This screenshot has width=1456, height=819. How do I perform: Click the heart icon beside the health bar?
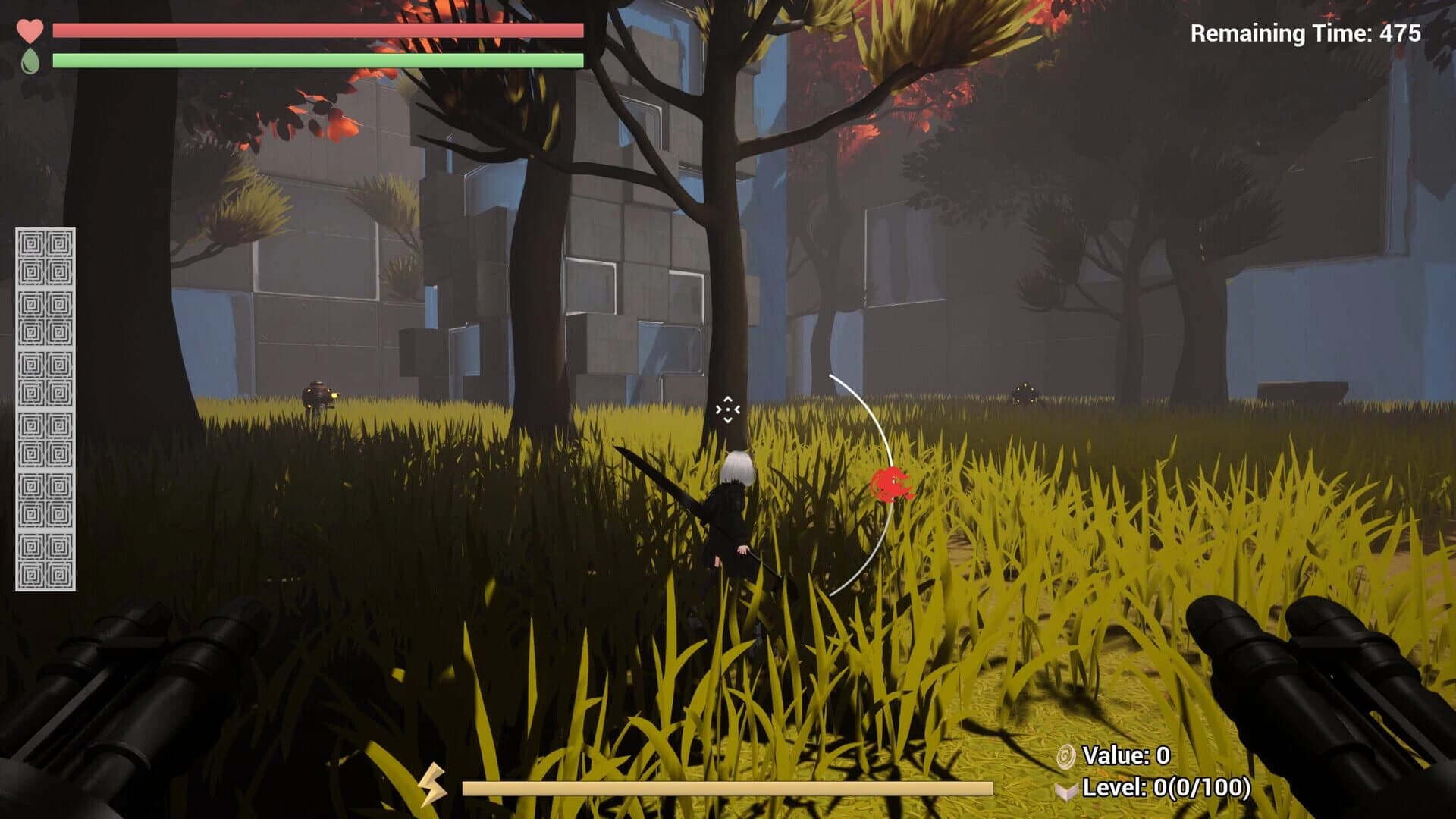tap(30, 30)
